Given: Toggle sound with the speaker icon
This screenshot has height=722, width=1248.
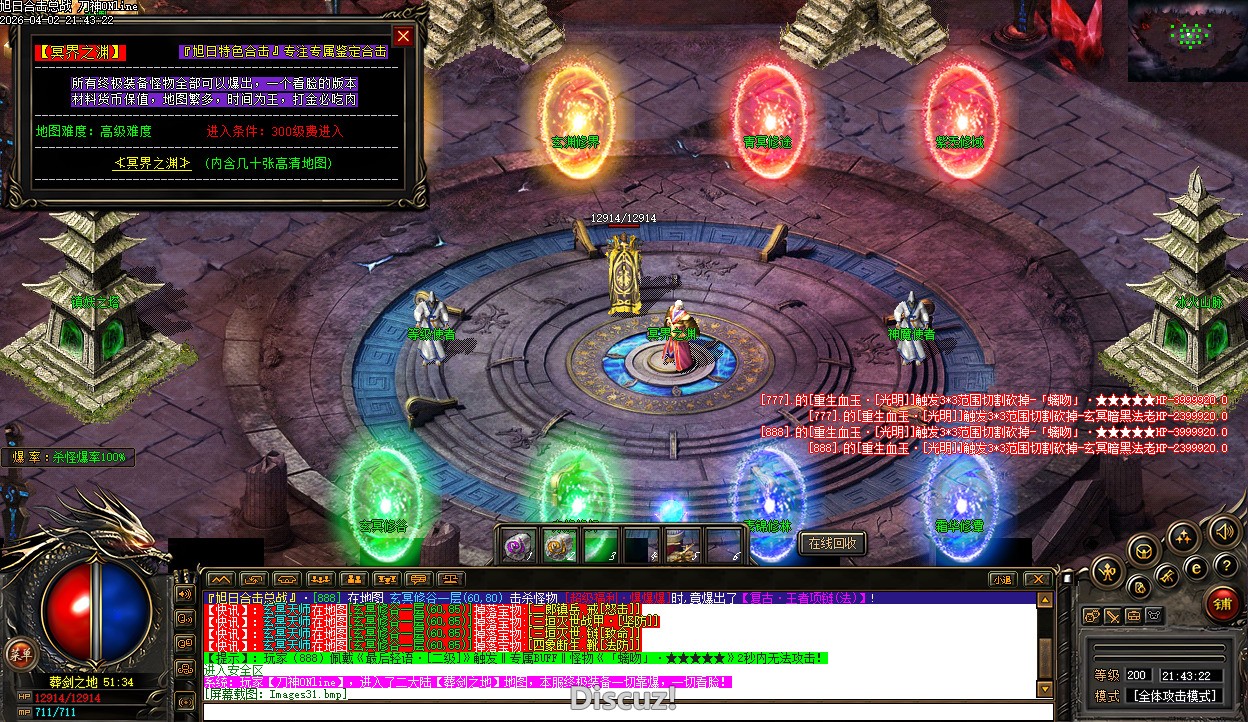Looking at the screenshot, I should 1222,530.
